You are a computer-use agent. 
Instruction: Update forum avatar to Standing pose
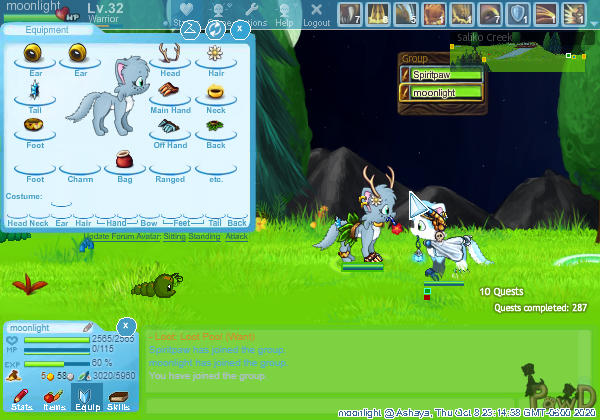tap(204, 236)
